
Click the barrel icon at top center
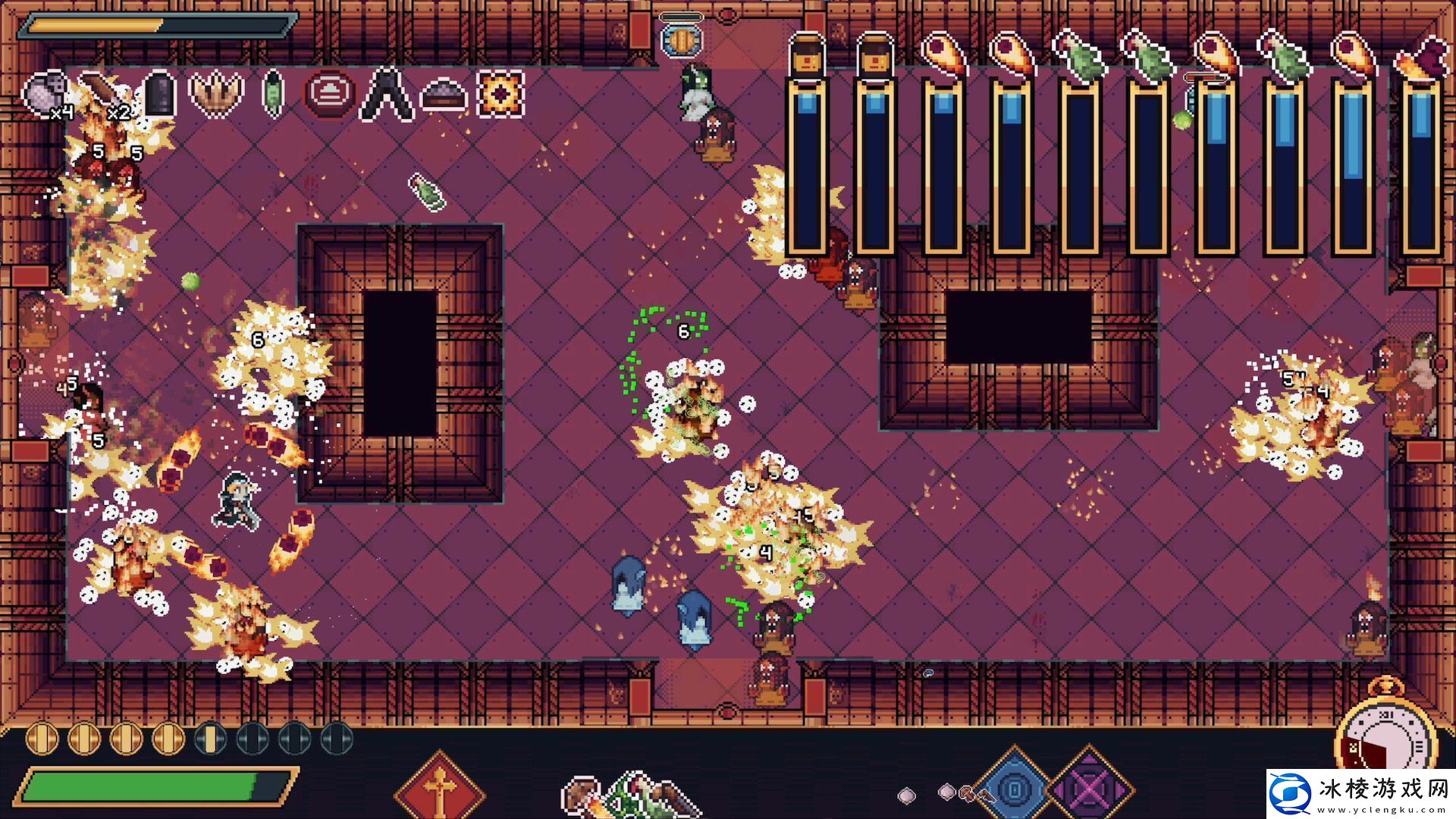(x=681, y=42)
